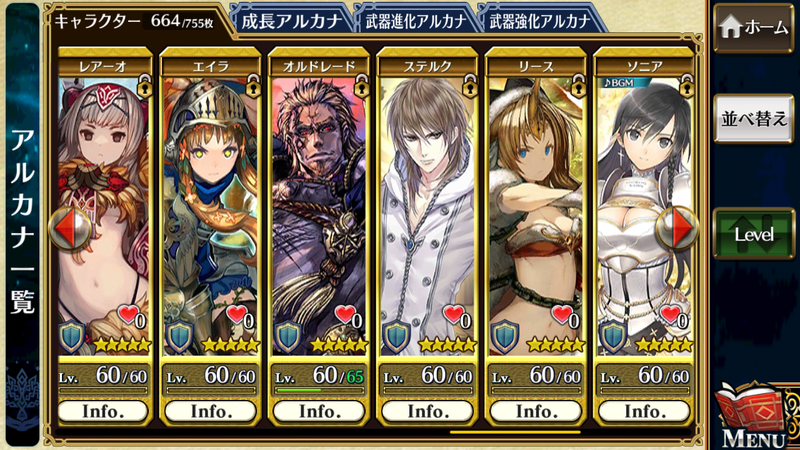View Info for レアーオ
The height and width of the screenshot is (450, 800).
[x=104, y=410]
